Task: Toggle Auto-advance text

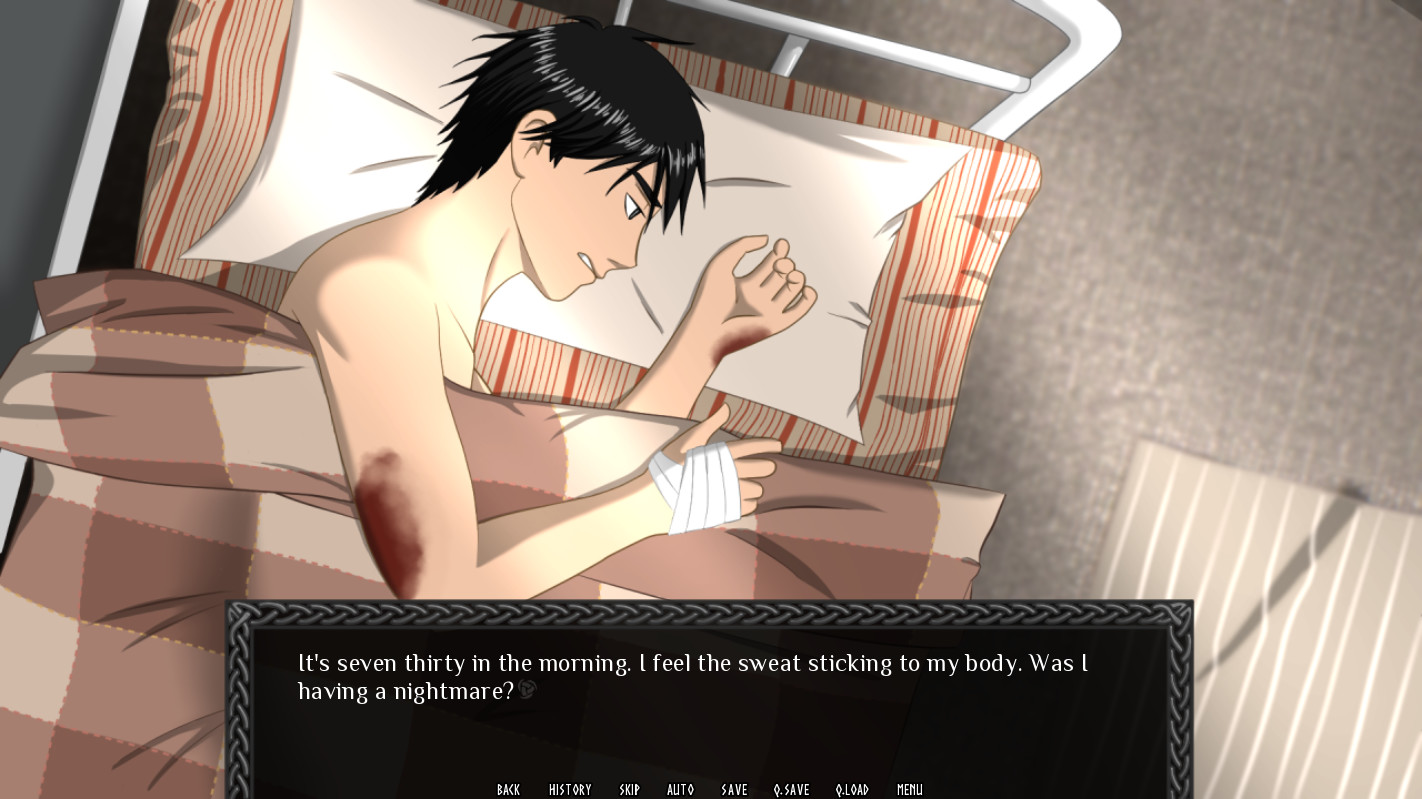Action: click(680, 790)
